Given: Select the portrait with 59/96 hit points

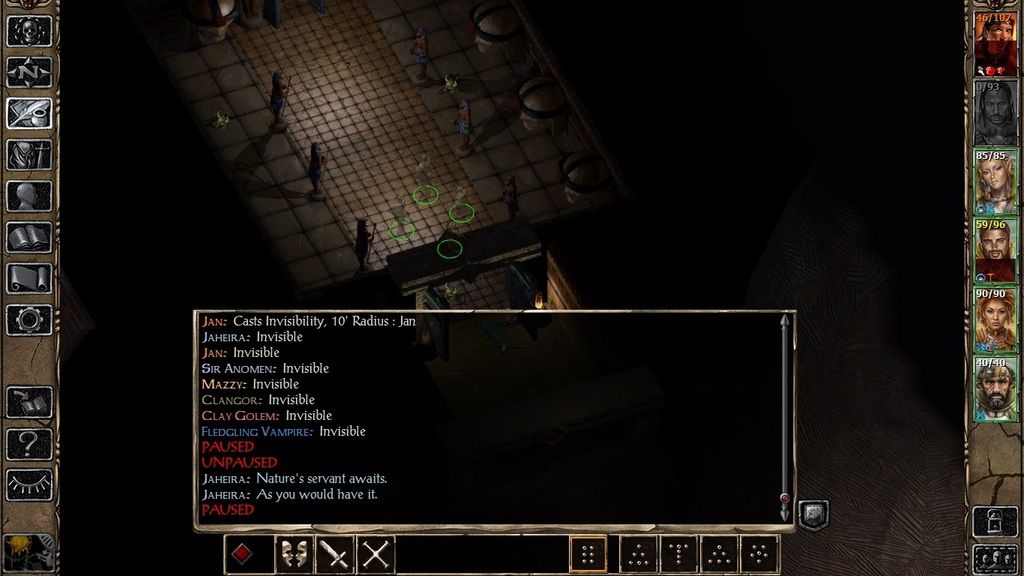Looking at the screenshot, I should pos(995,251).
